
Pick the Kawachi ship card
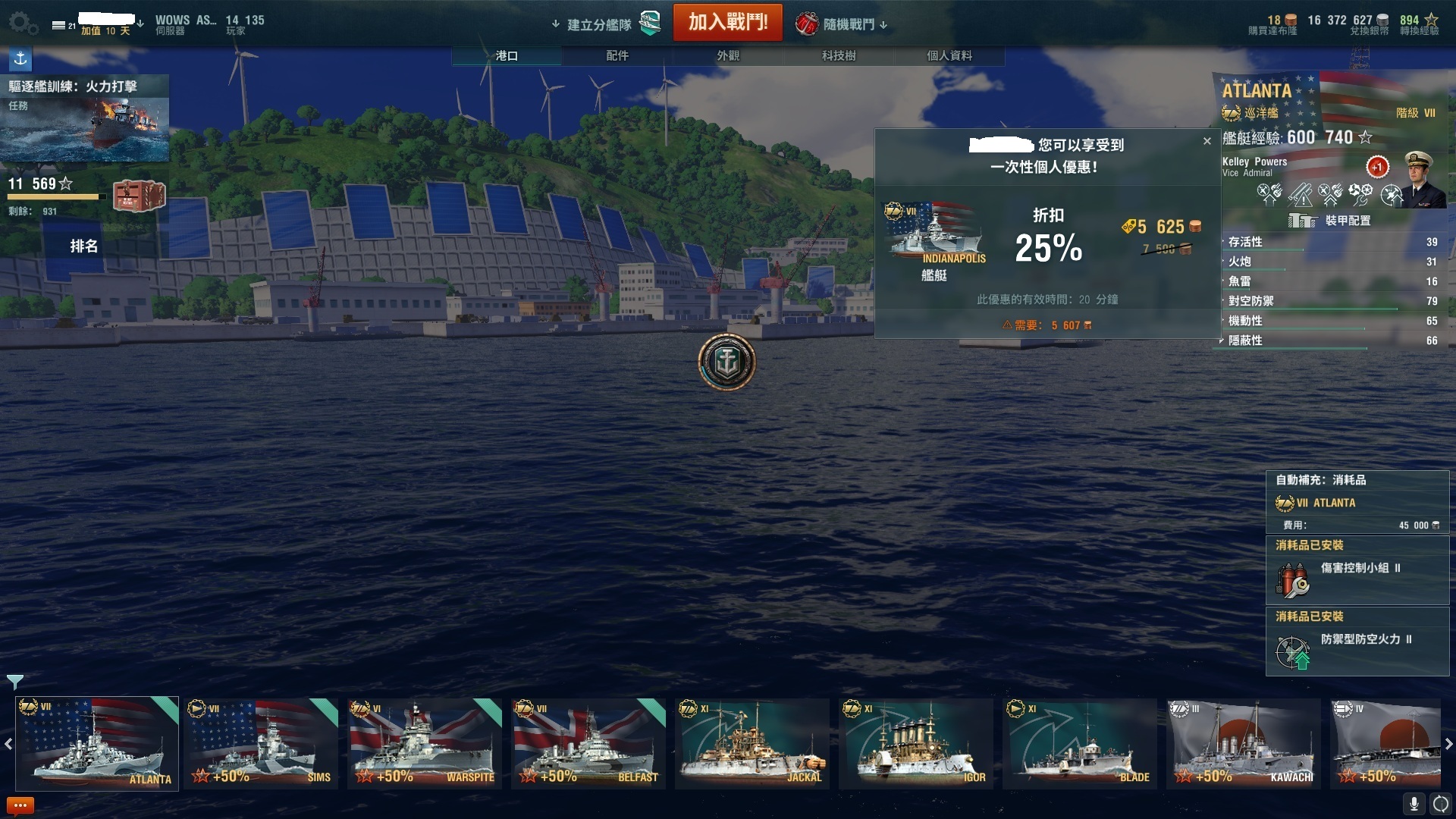[1244, 743]
